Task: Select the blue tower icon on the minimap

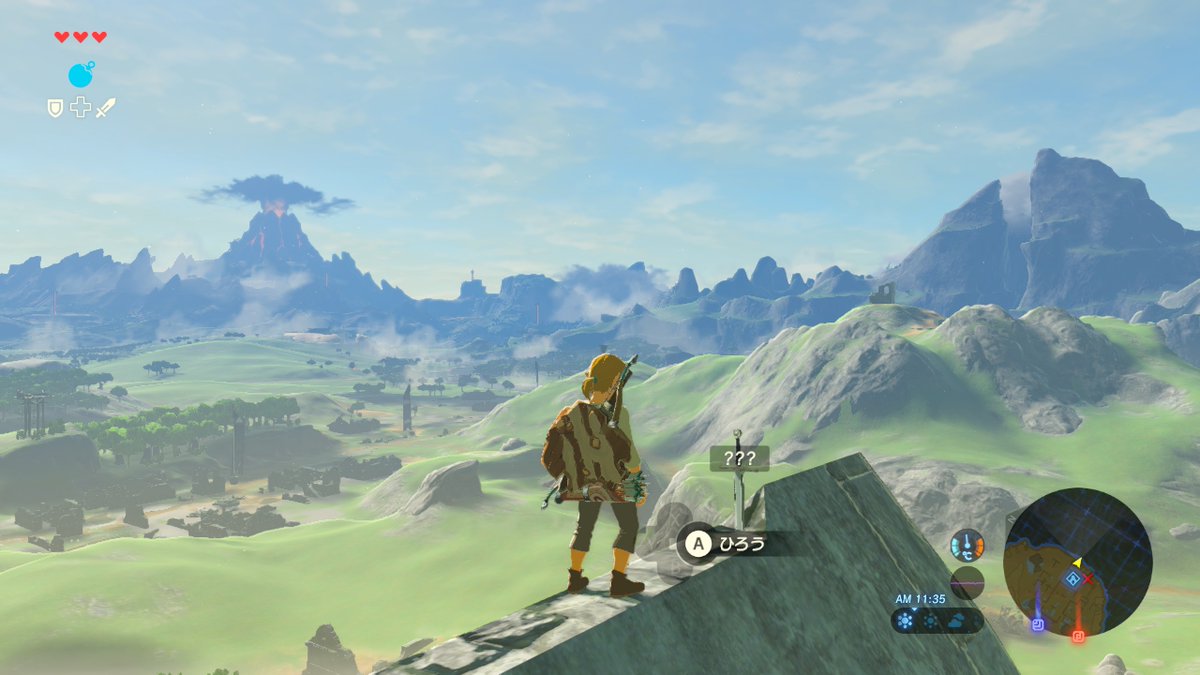Action: coord(1072,579)
